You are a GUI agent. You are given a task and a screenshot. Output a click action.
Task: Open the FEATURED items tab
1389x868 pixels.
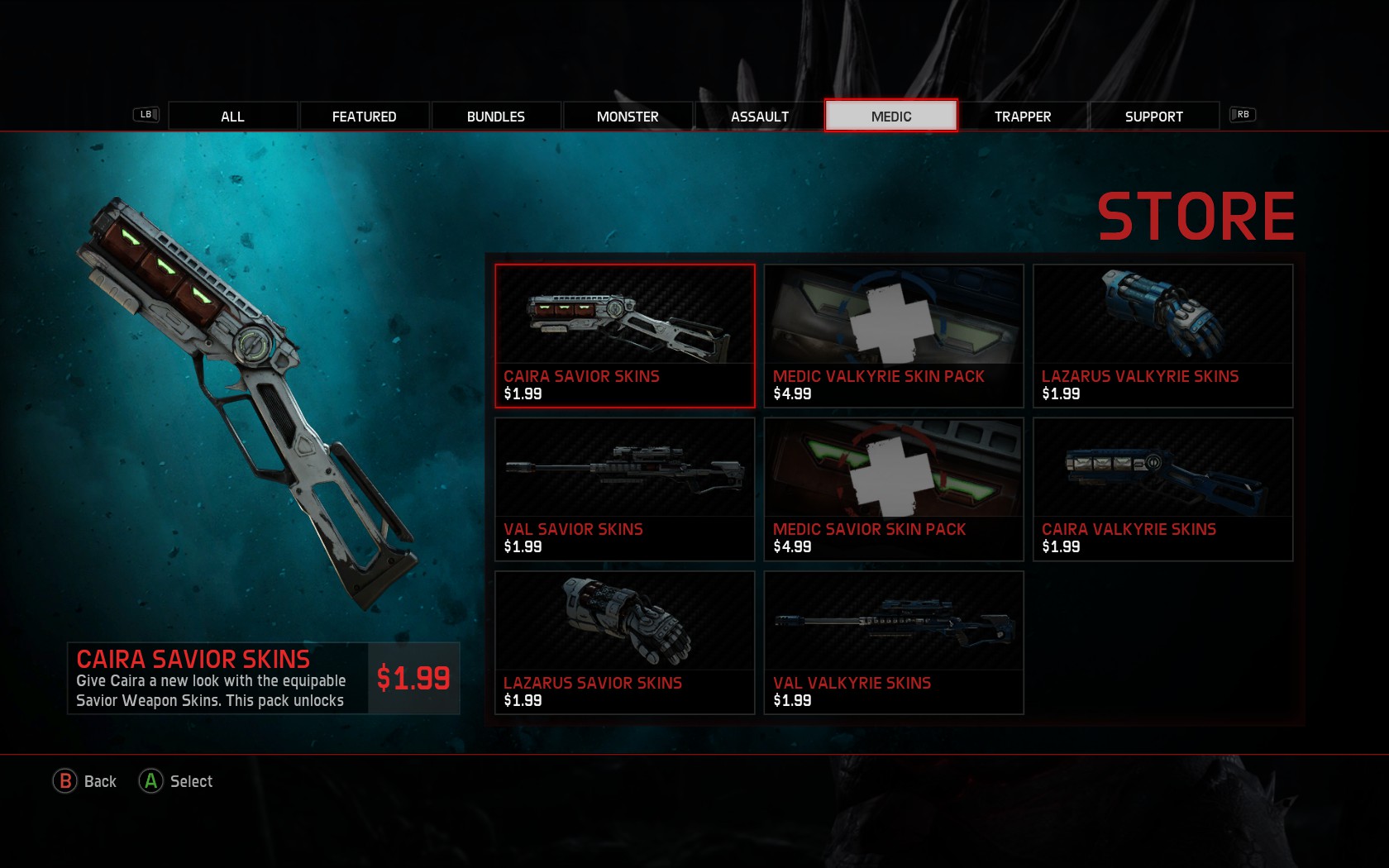tap(365, 116)
